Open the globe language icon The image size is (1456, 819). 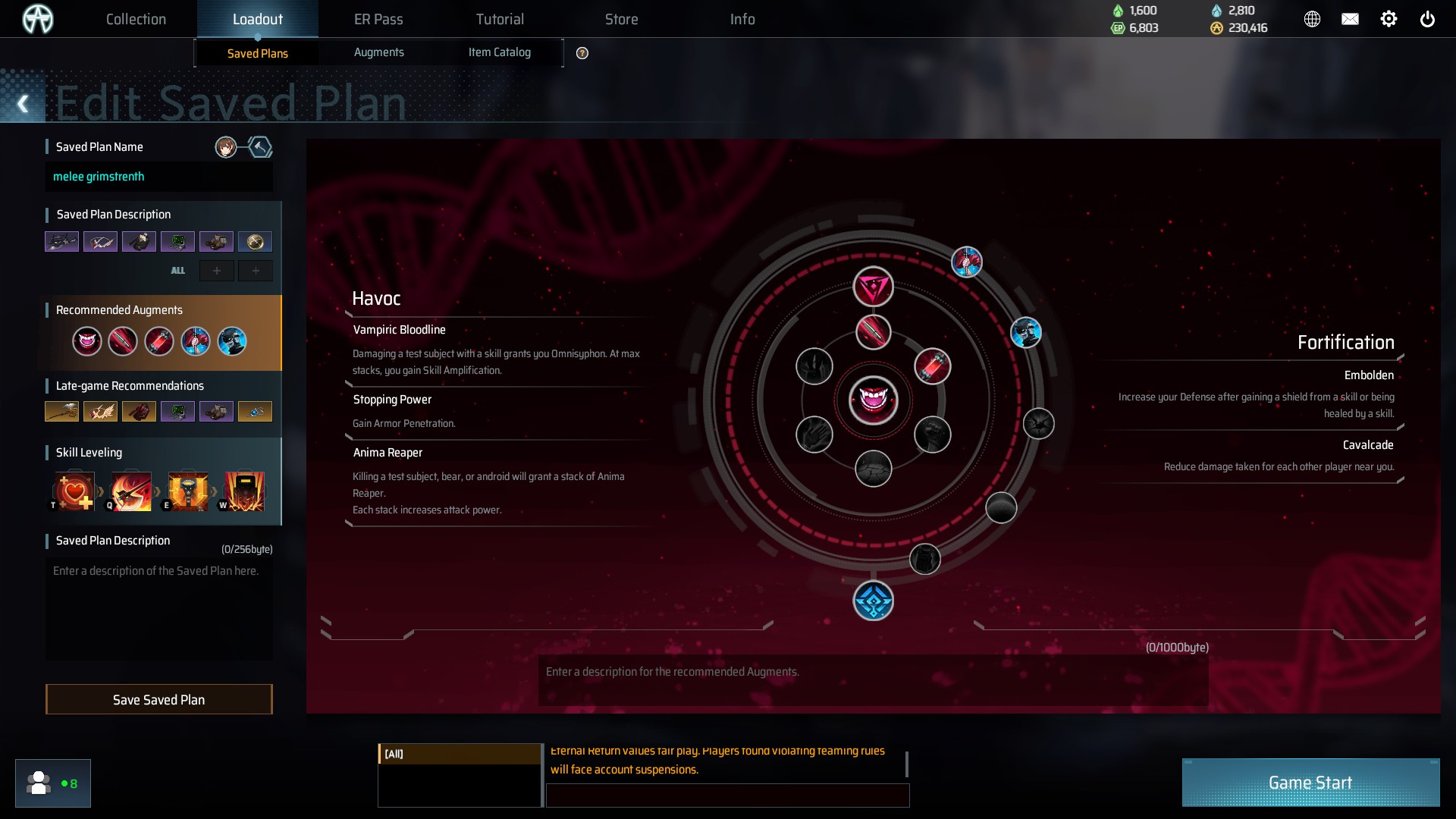(1312, 19)
